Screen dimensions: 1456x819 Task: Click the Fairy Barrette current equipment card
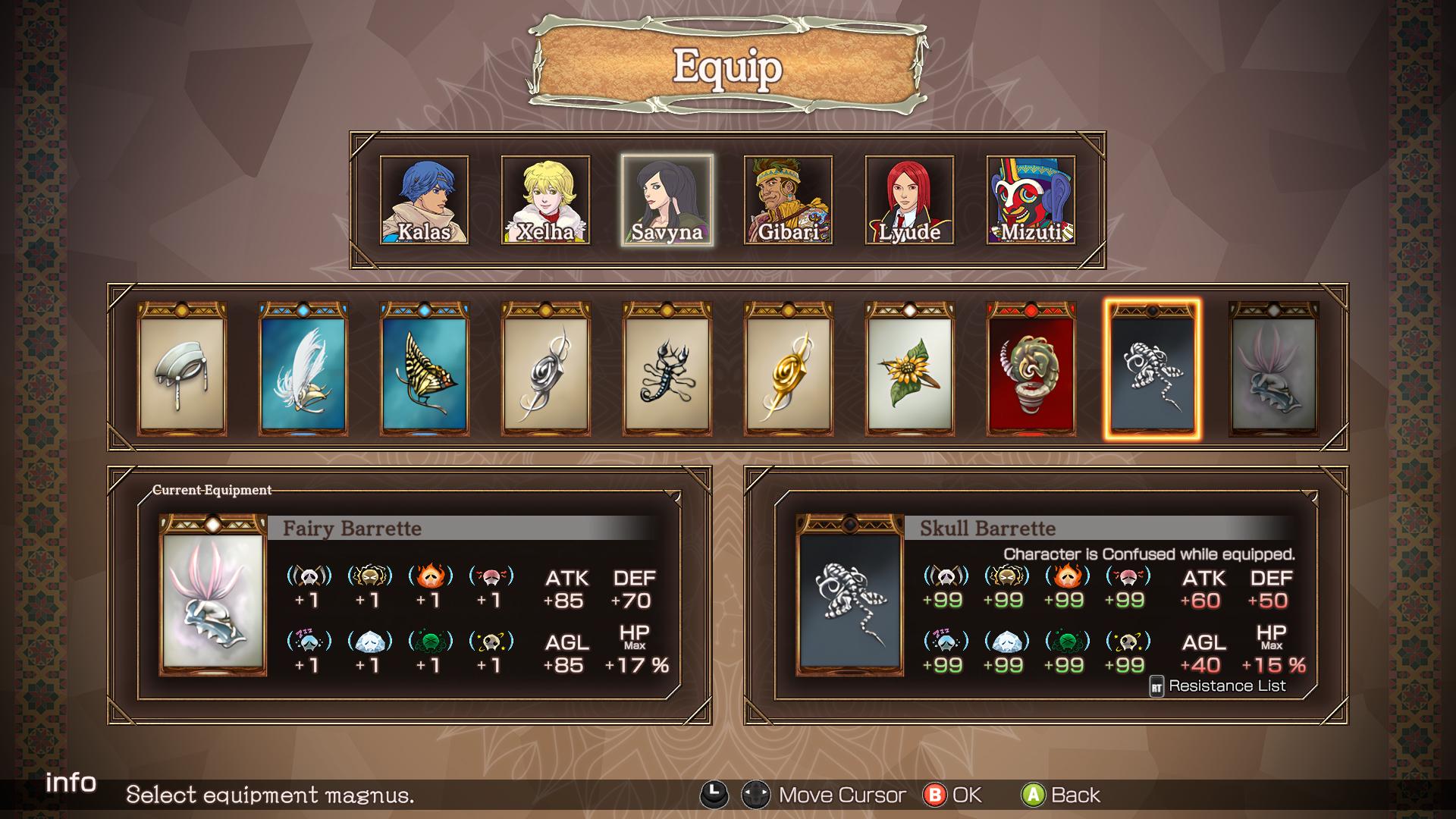pos(213,595)
